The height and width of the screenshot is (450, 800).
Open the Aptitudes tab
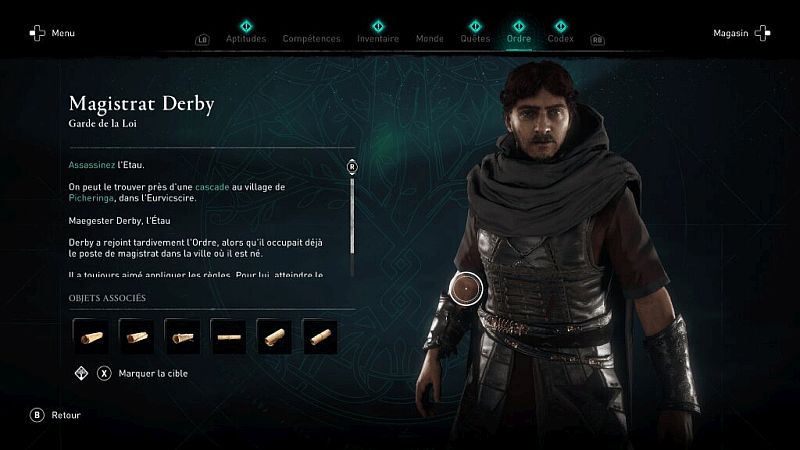coord(245,39)
